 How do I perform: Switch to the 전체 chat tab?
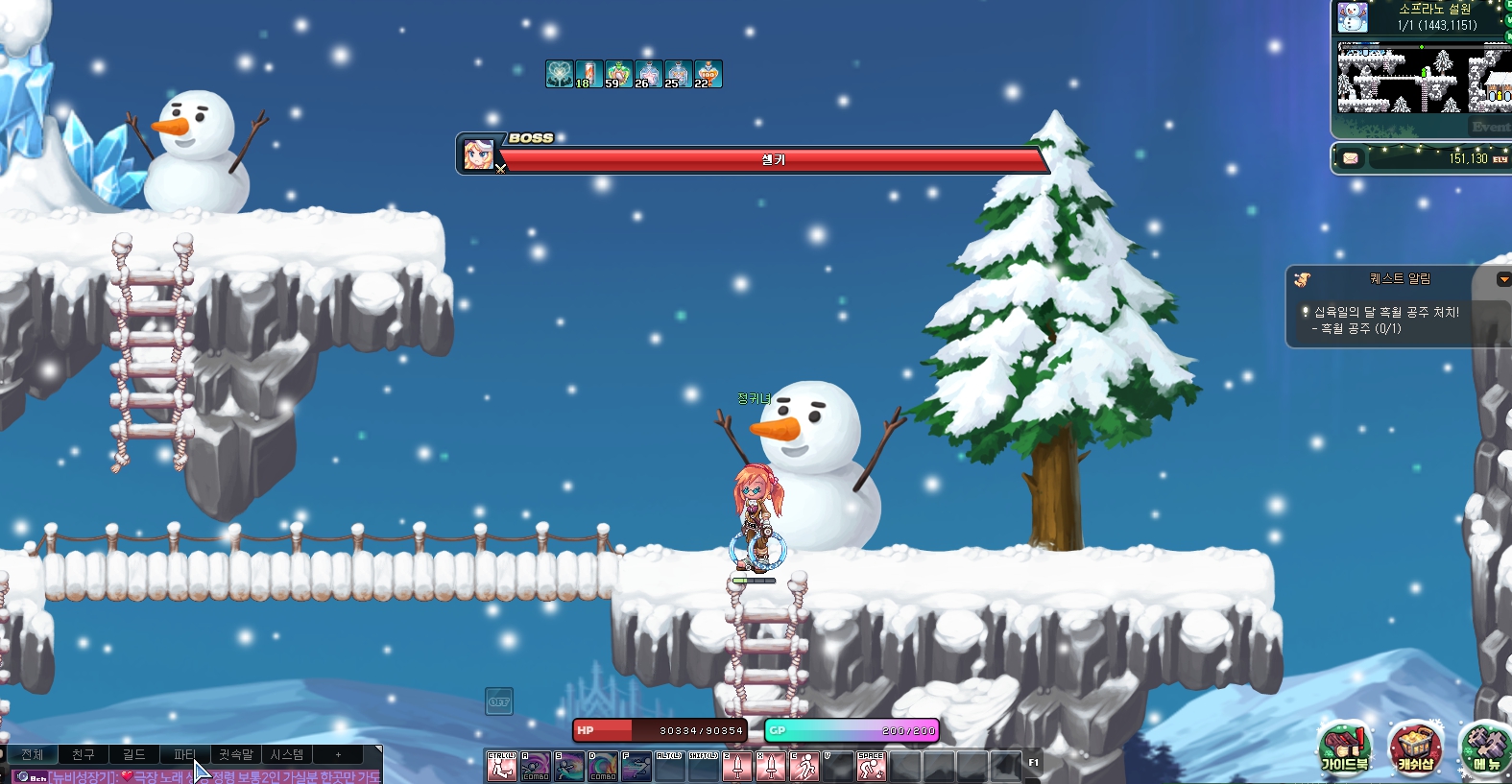[x=33, y=755]
